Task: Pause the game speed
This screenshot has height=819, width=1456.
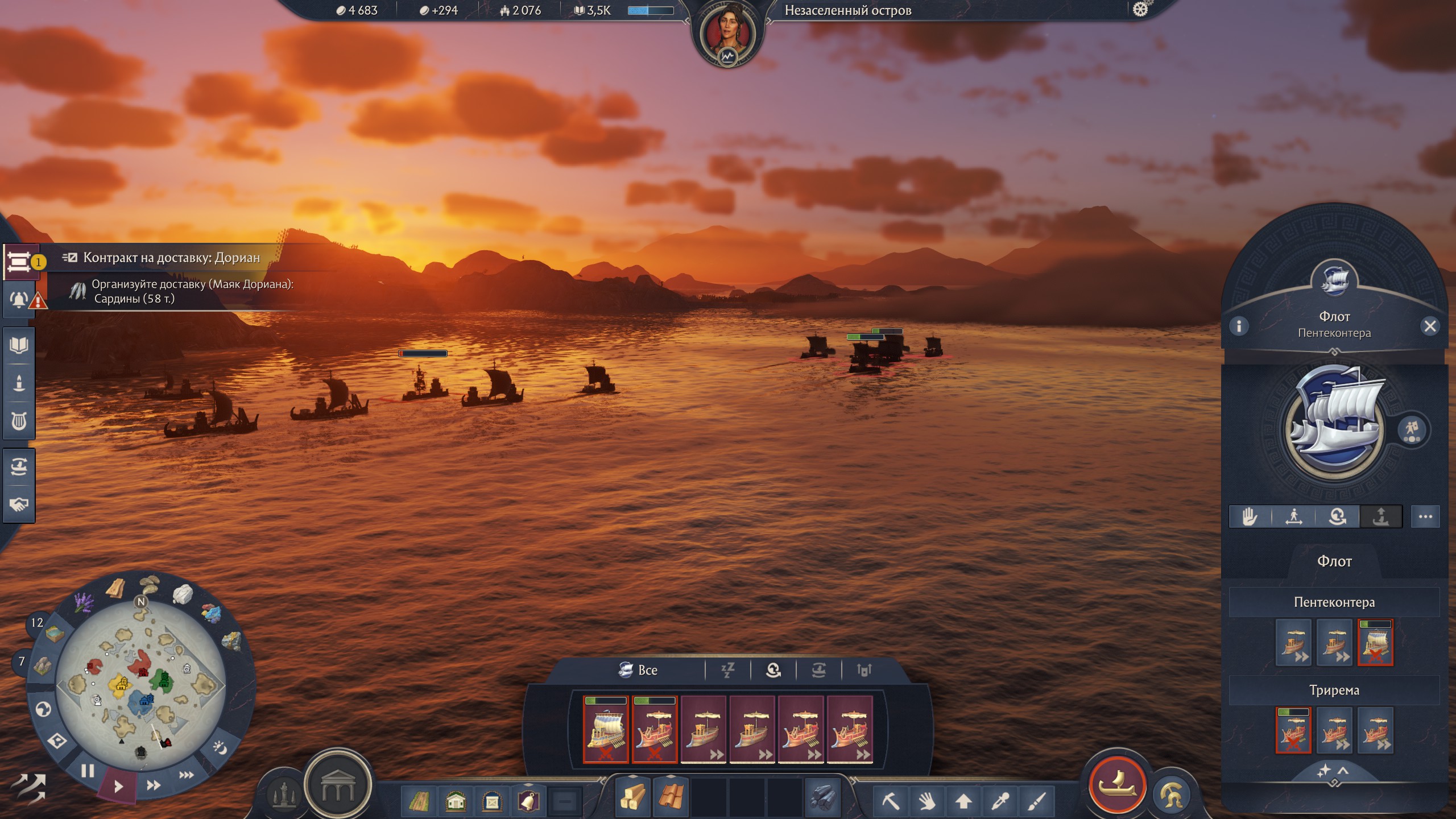Action: pos(88,771)
